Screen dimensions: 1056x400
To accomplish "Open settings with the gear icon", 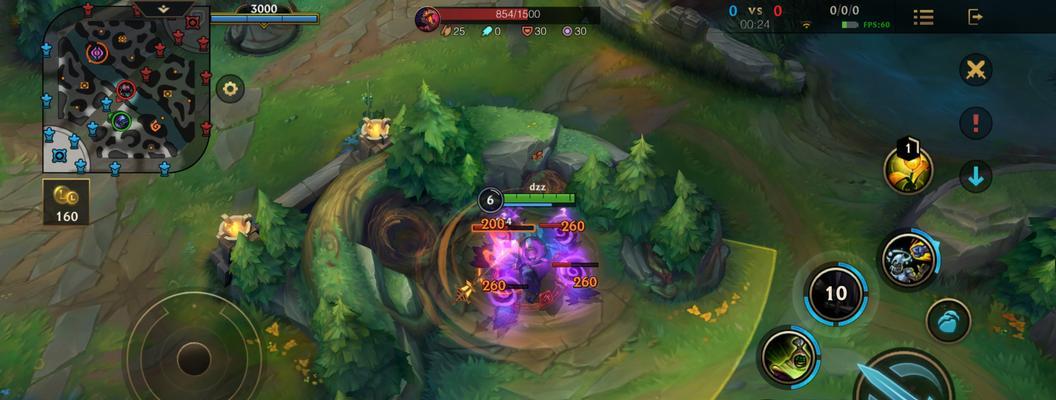I will pos(231,88).
